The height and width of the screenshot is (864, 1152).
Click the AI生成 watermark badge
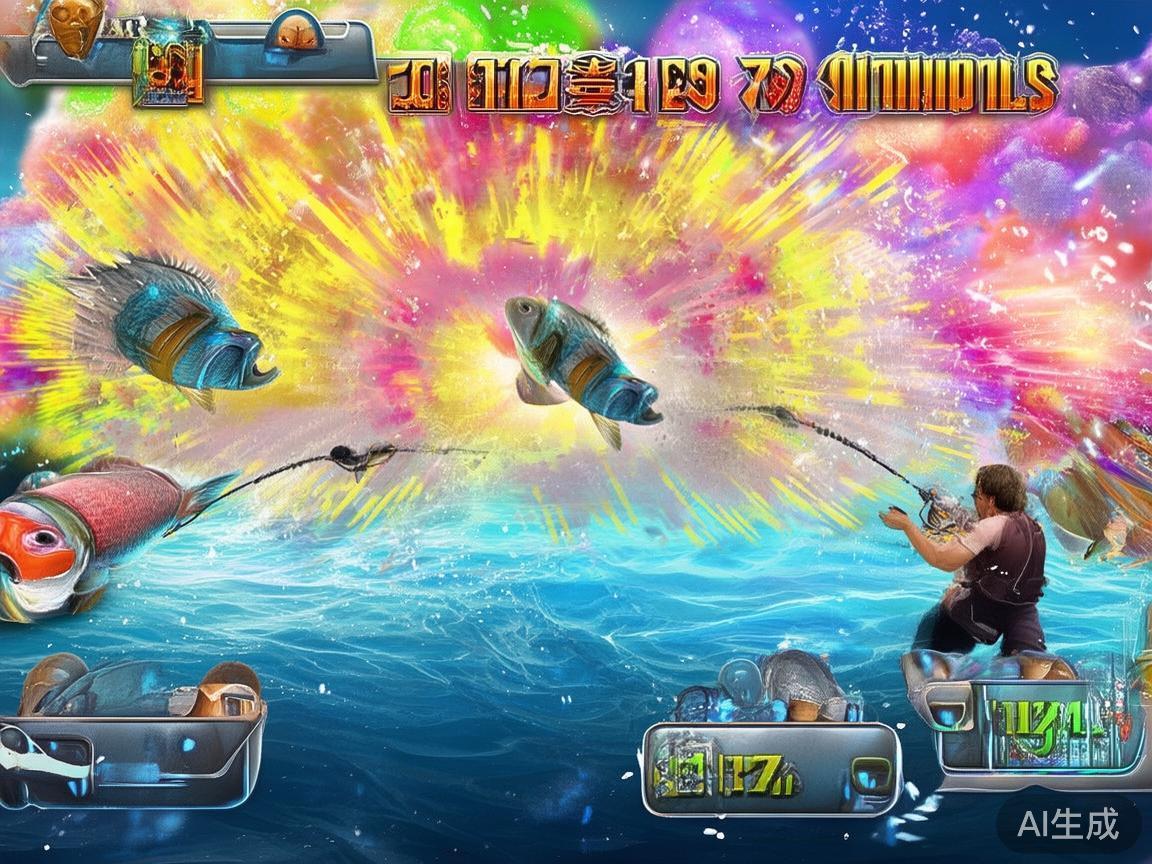tap(1067, 824)
